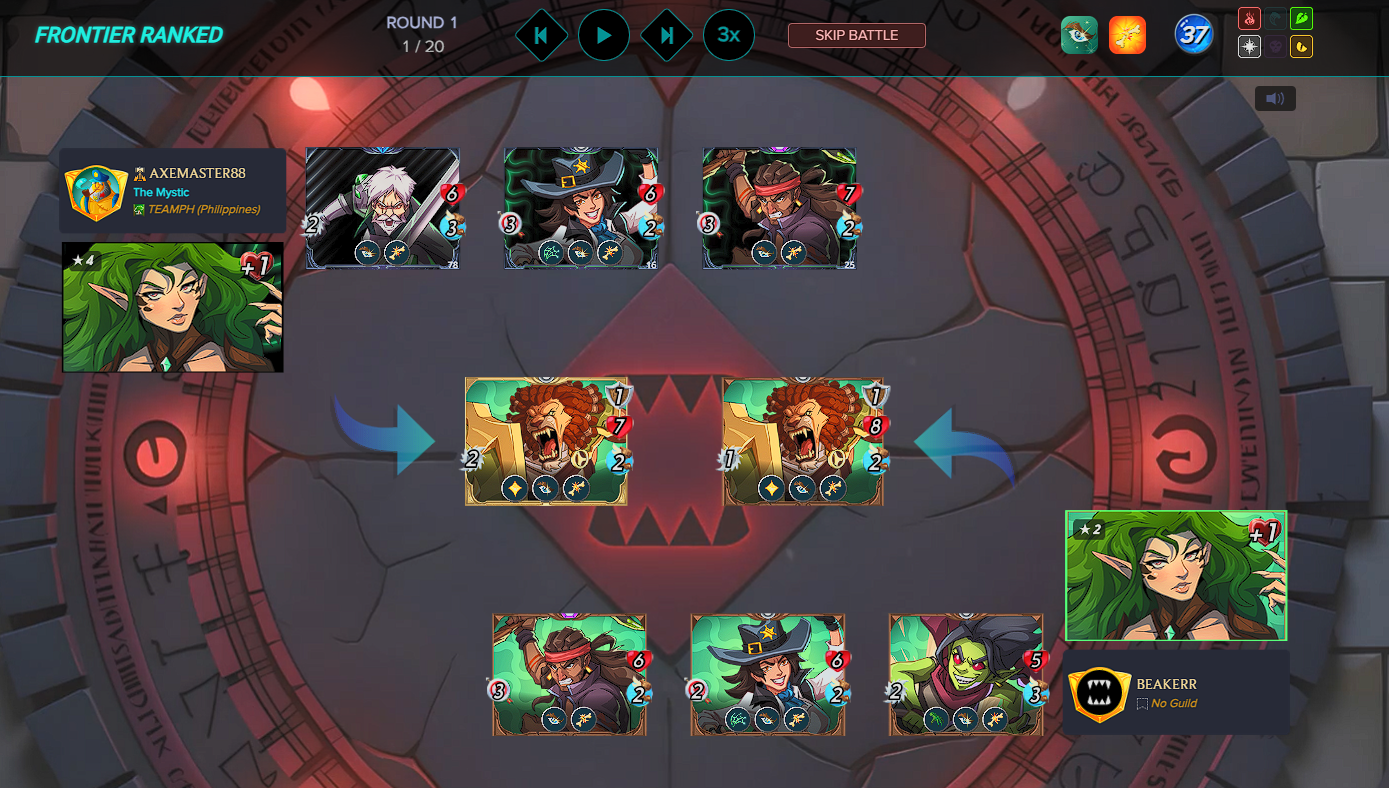The width and height of the screenshot is (1389, 788).
Task: Inspect BEAKERR's green-haired summoner card
Action: point(1176,576)
